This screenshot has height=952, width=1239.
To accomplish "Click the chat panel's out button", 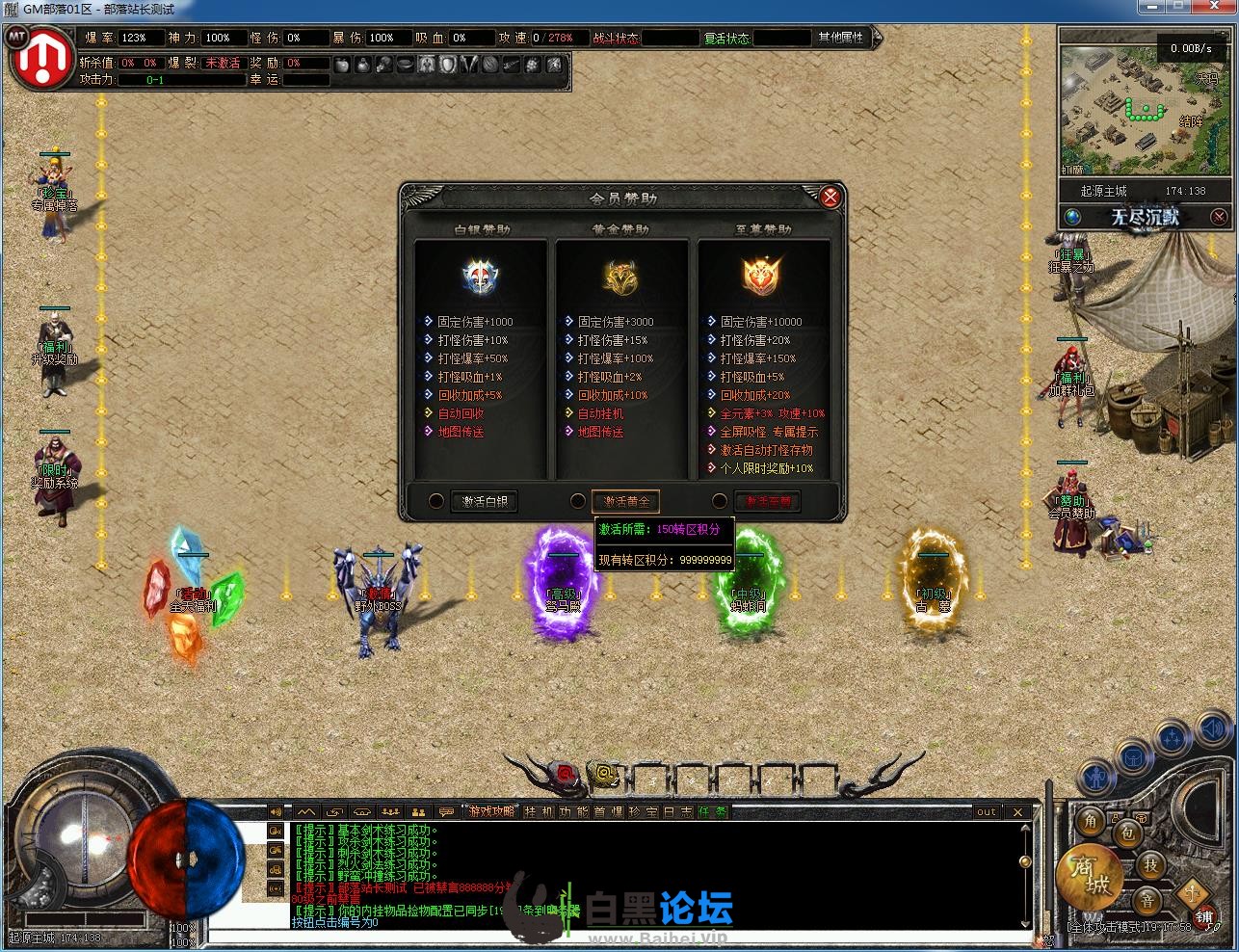I will click(x=986, y=811).
